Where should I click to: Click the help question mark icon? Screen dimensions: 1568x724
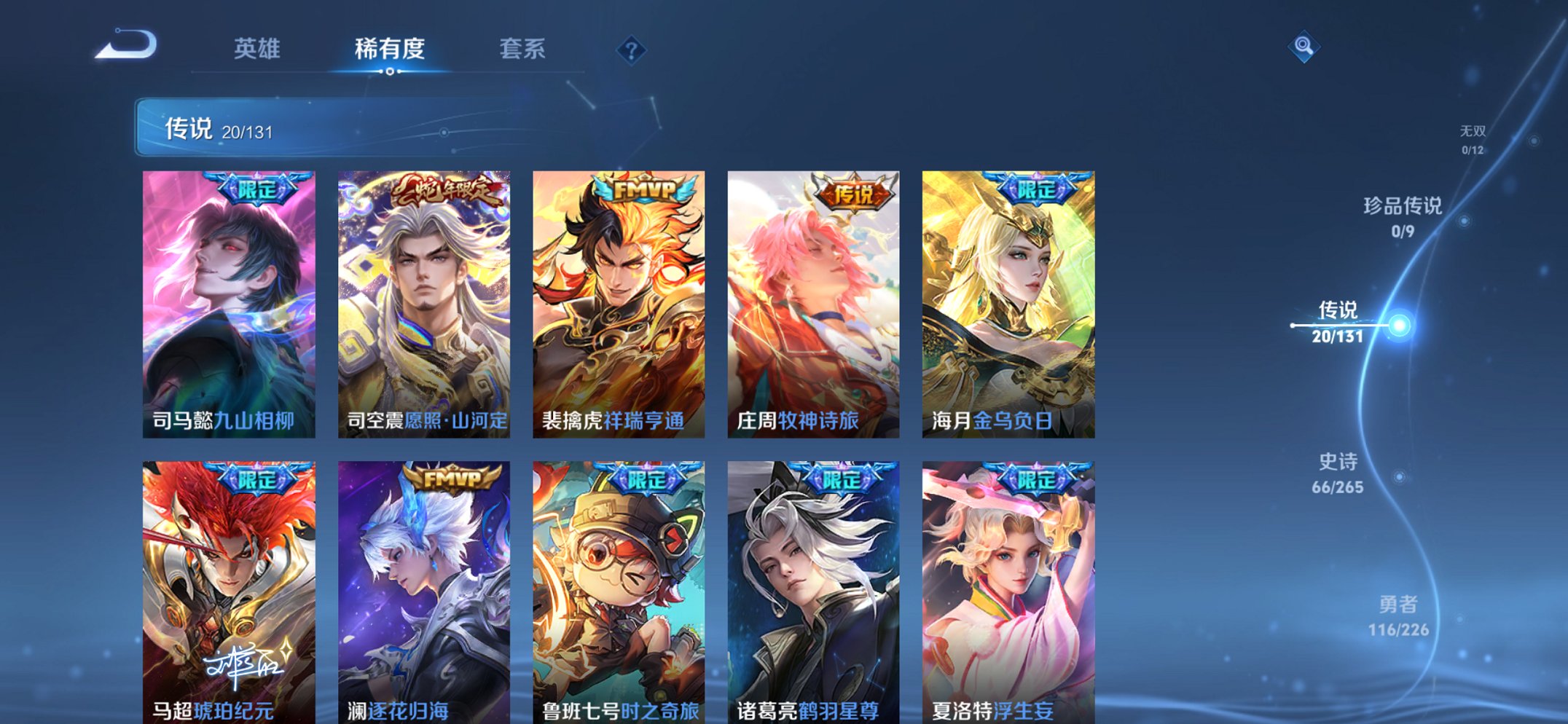[632, 50]
